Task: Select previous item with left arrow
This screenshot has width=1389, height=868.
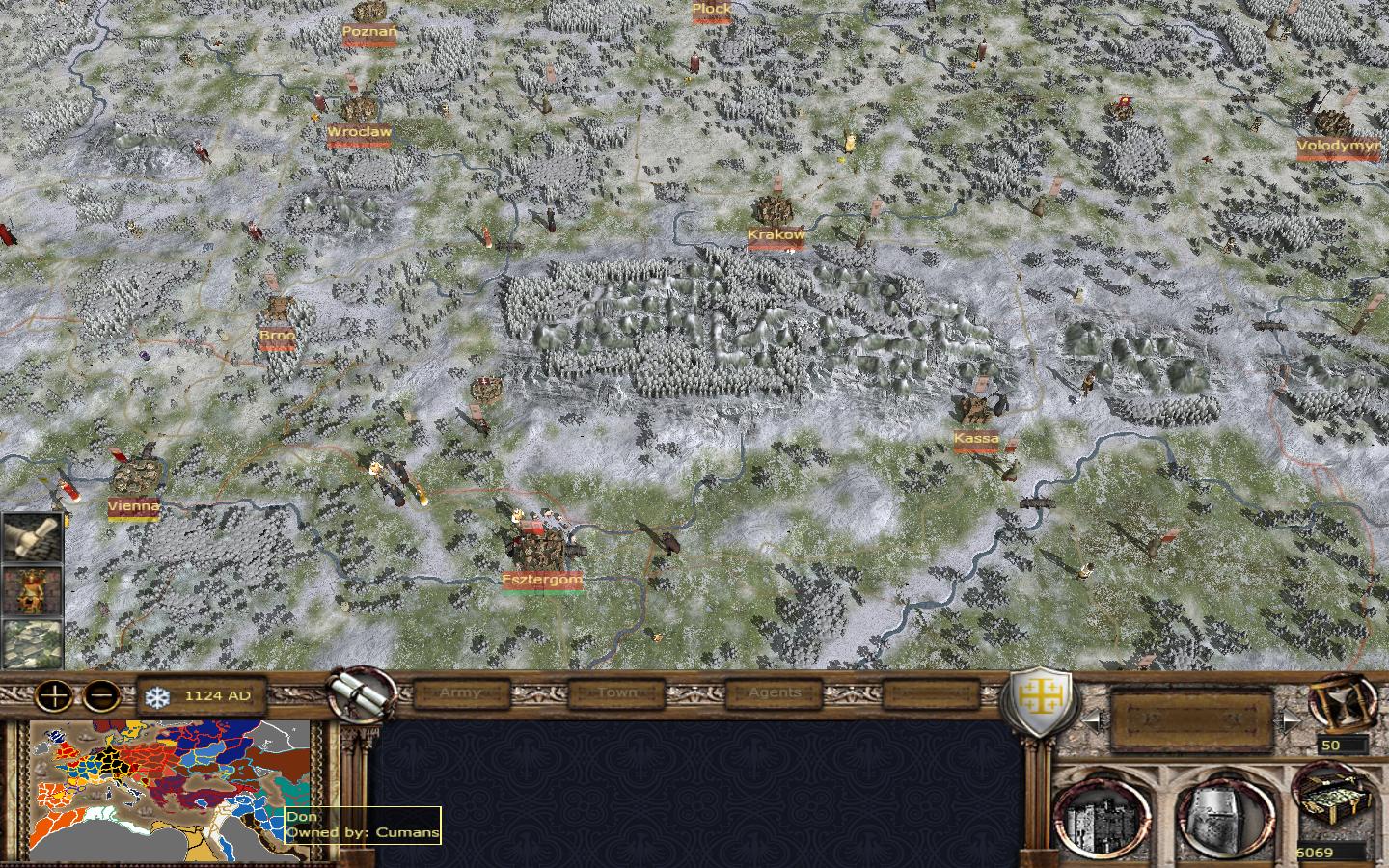Action: pos(1090,720)
